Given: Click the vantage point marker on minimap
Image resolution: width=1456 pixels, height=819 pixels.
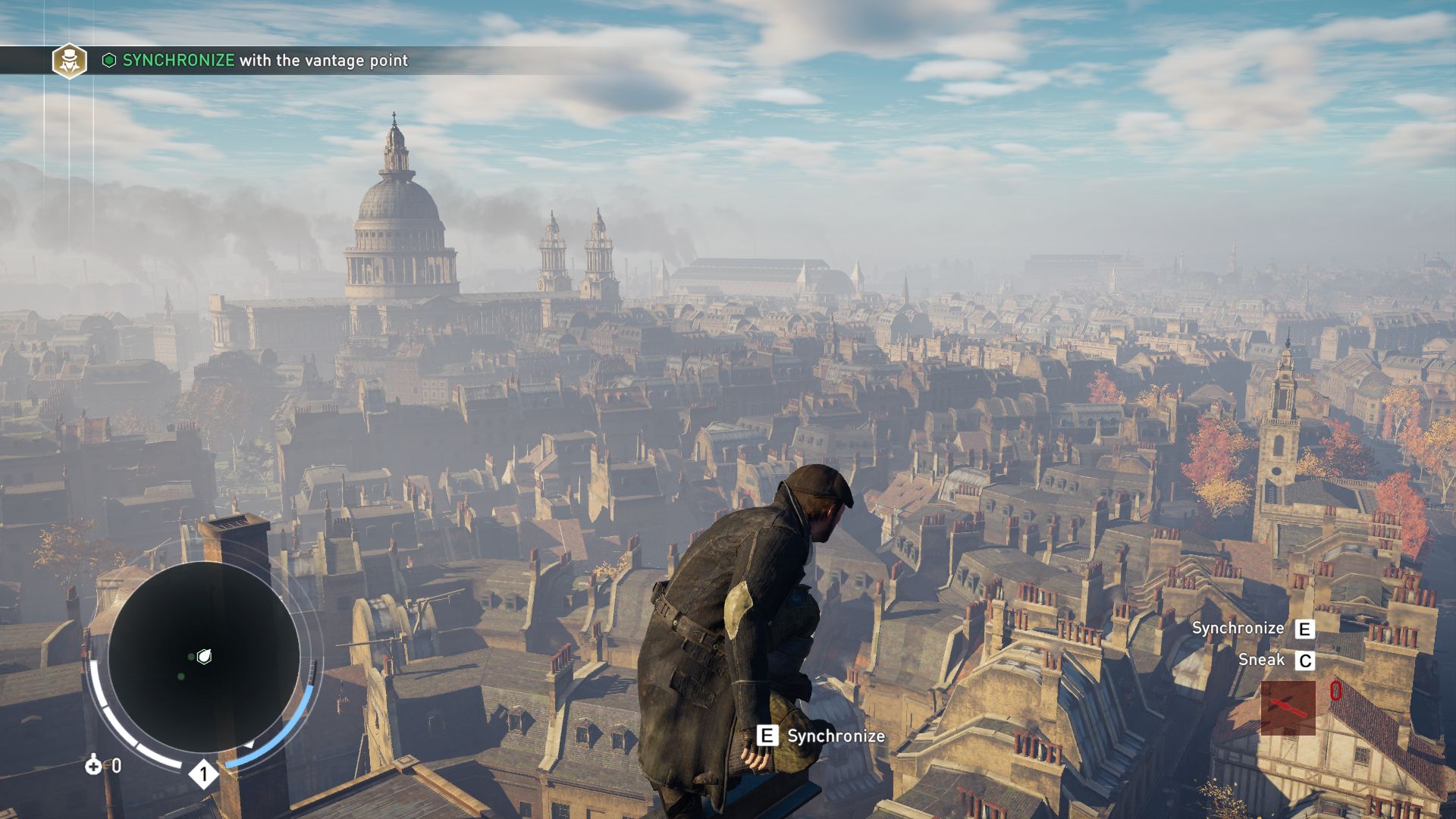Looking at the screenshot, I should point(204,657).
